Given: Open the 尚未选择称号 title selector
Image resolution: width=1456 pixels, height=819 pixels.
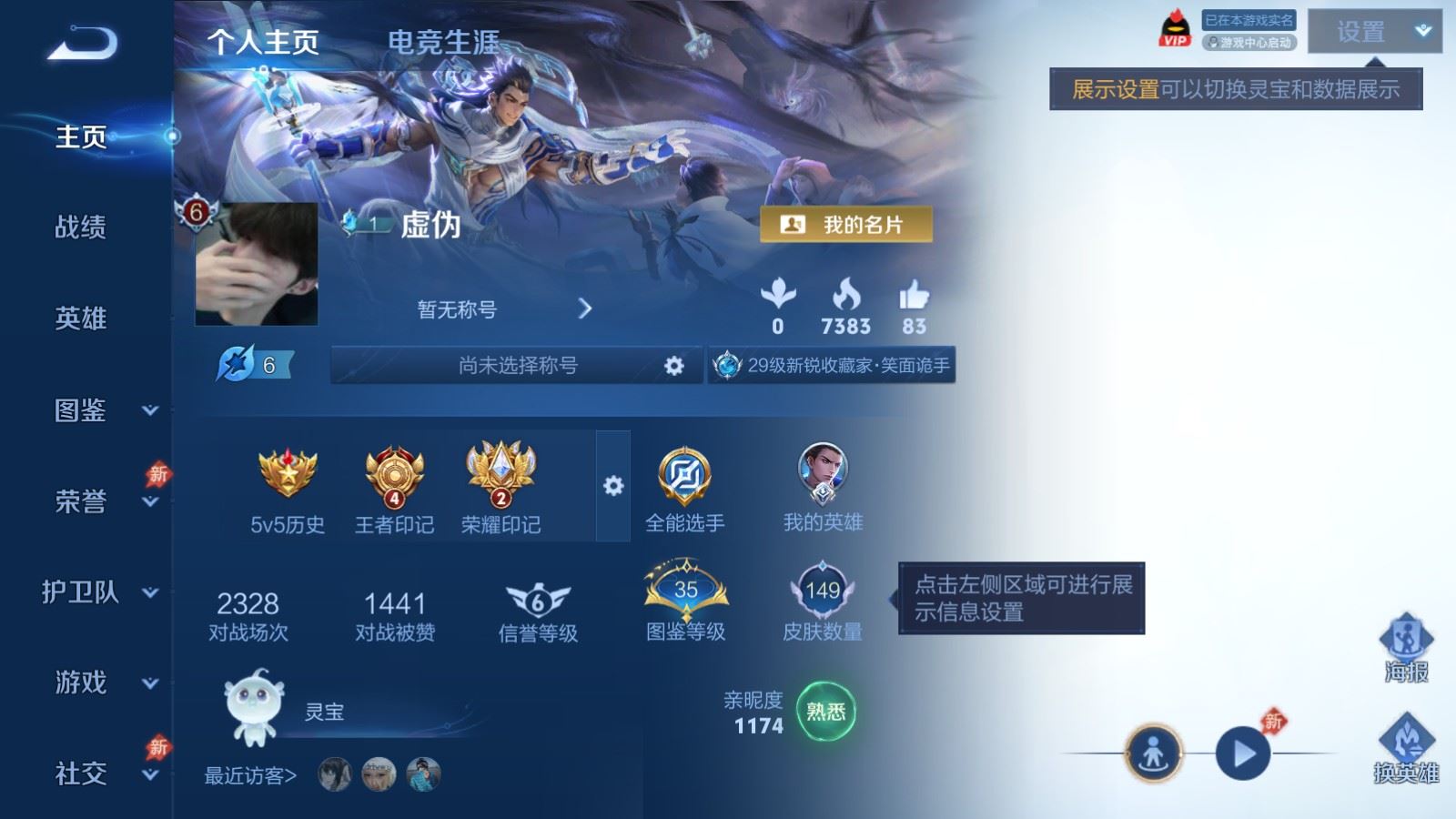Looking at the screenshot, I should pos(518,365).
